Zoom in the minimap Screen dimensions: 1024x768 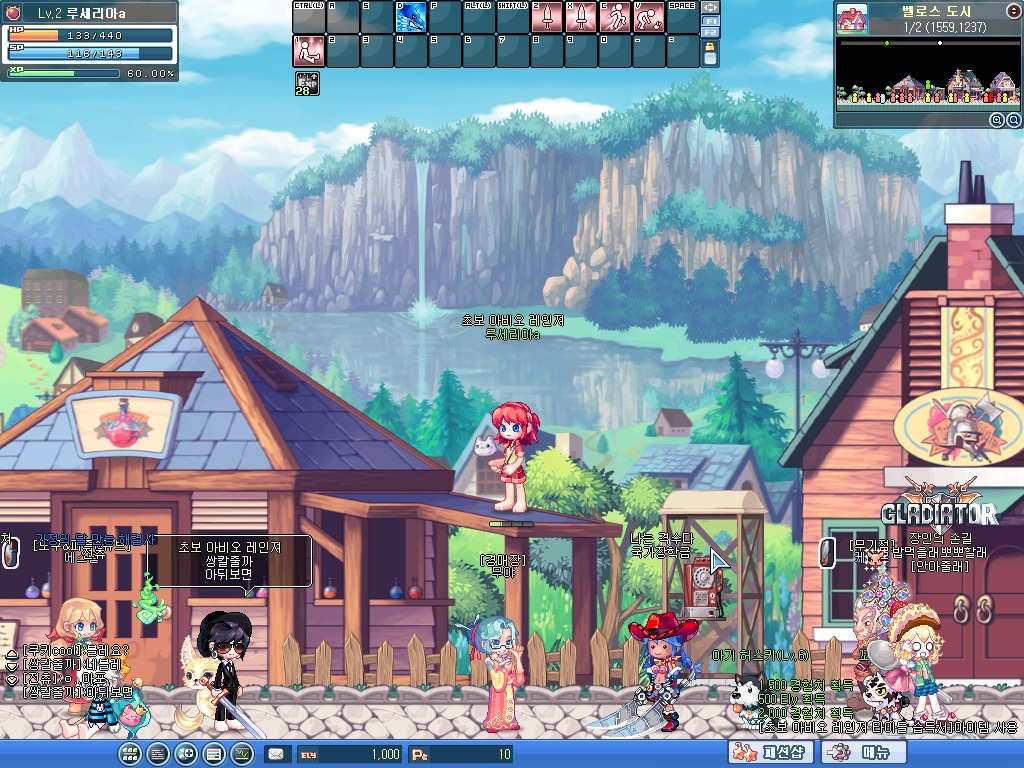click(x=996, y=120)
